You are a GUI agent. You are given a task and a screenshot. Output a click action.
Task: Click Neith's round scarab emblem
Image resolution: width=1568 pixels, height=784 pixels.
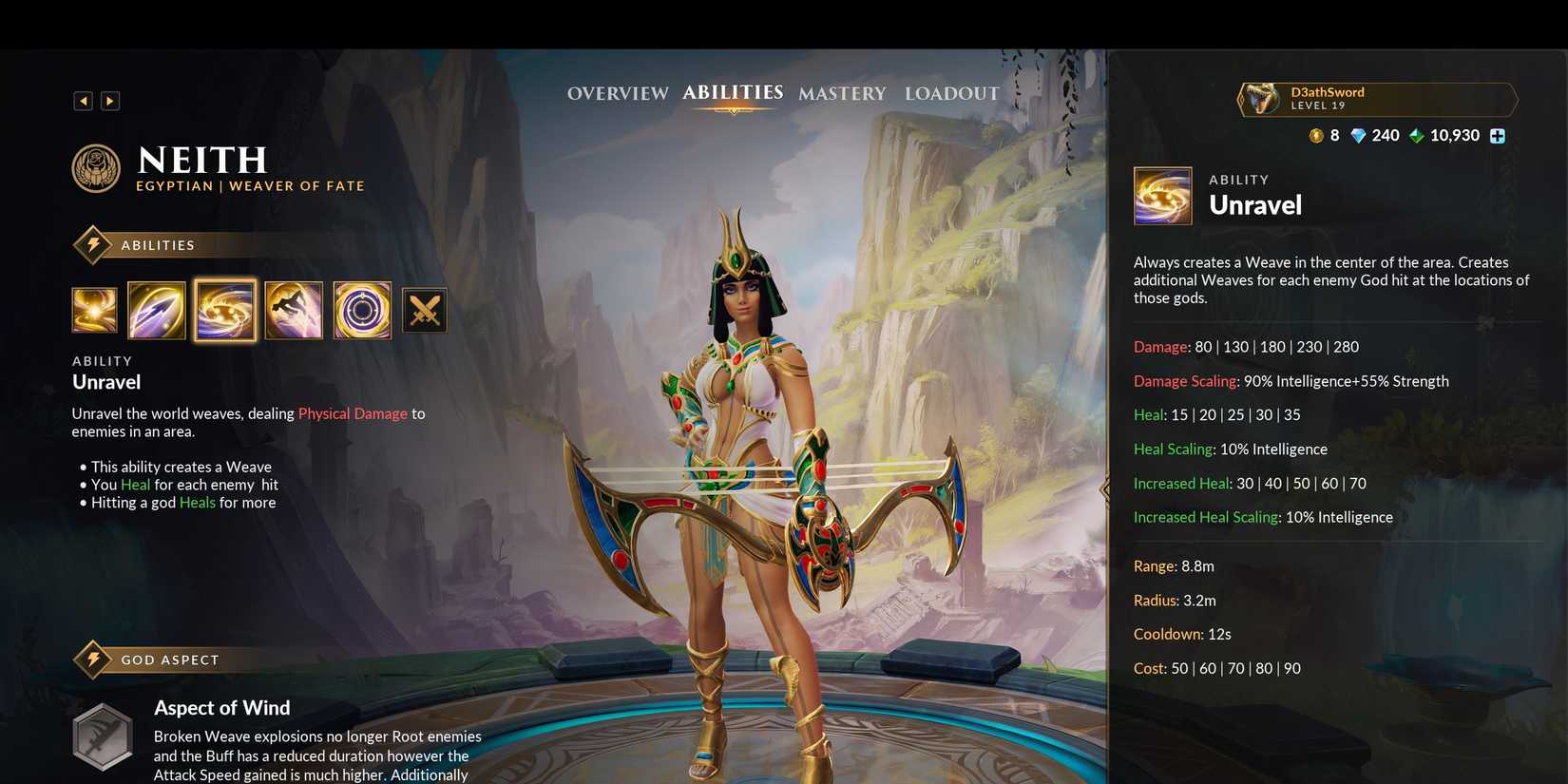tap(96, 168)
